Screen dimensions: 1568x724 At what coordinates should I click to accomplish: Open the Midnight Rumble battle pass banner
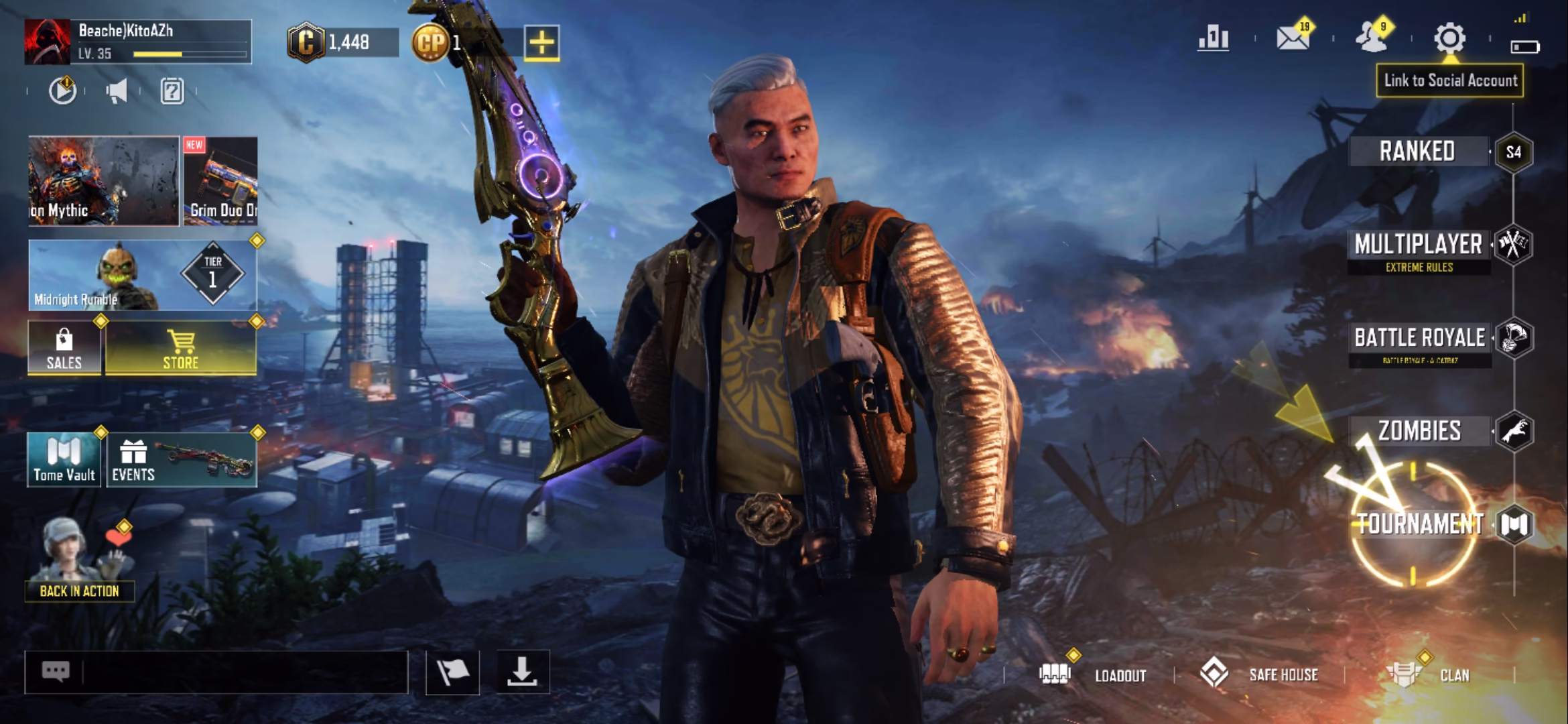click(x=142, y=275)
